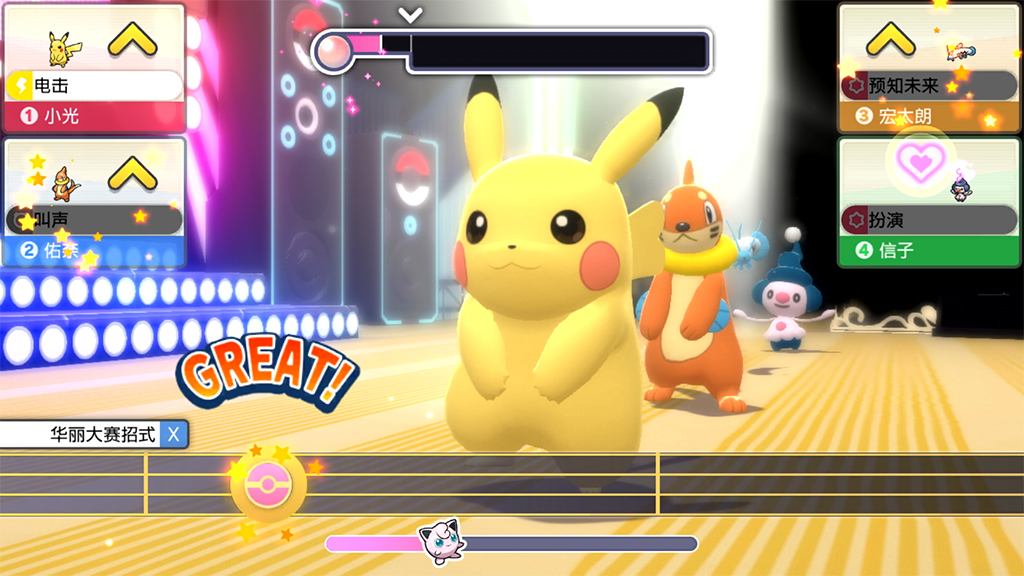Image resolution: width=1024 pixels, height=576 pixels.
Task: Select contestant 小光's Pikachu panel
Action: (94, 69)
